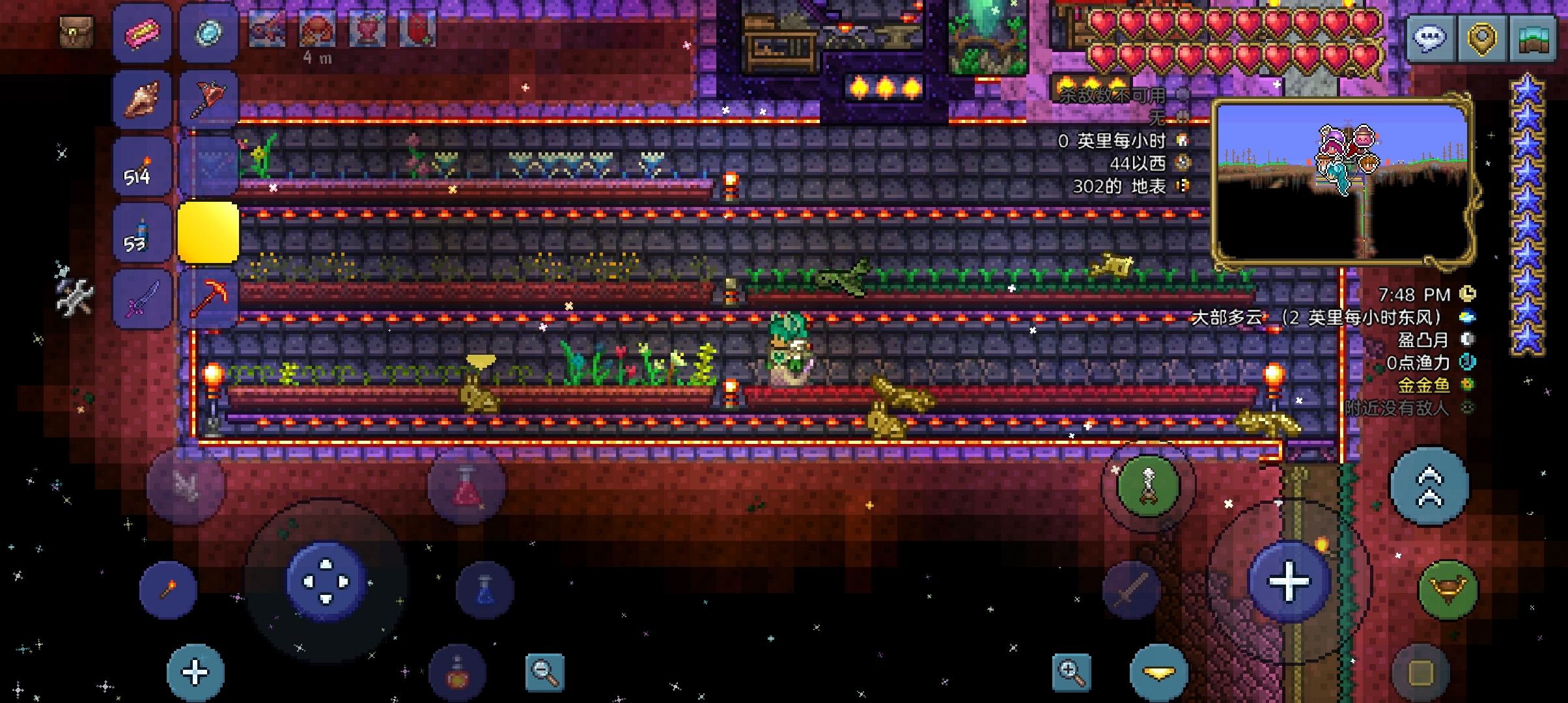Choose the conch shell slot
This screenshot has width=1568, height=703.
(142, 99)
